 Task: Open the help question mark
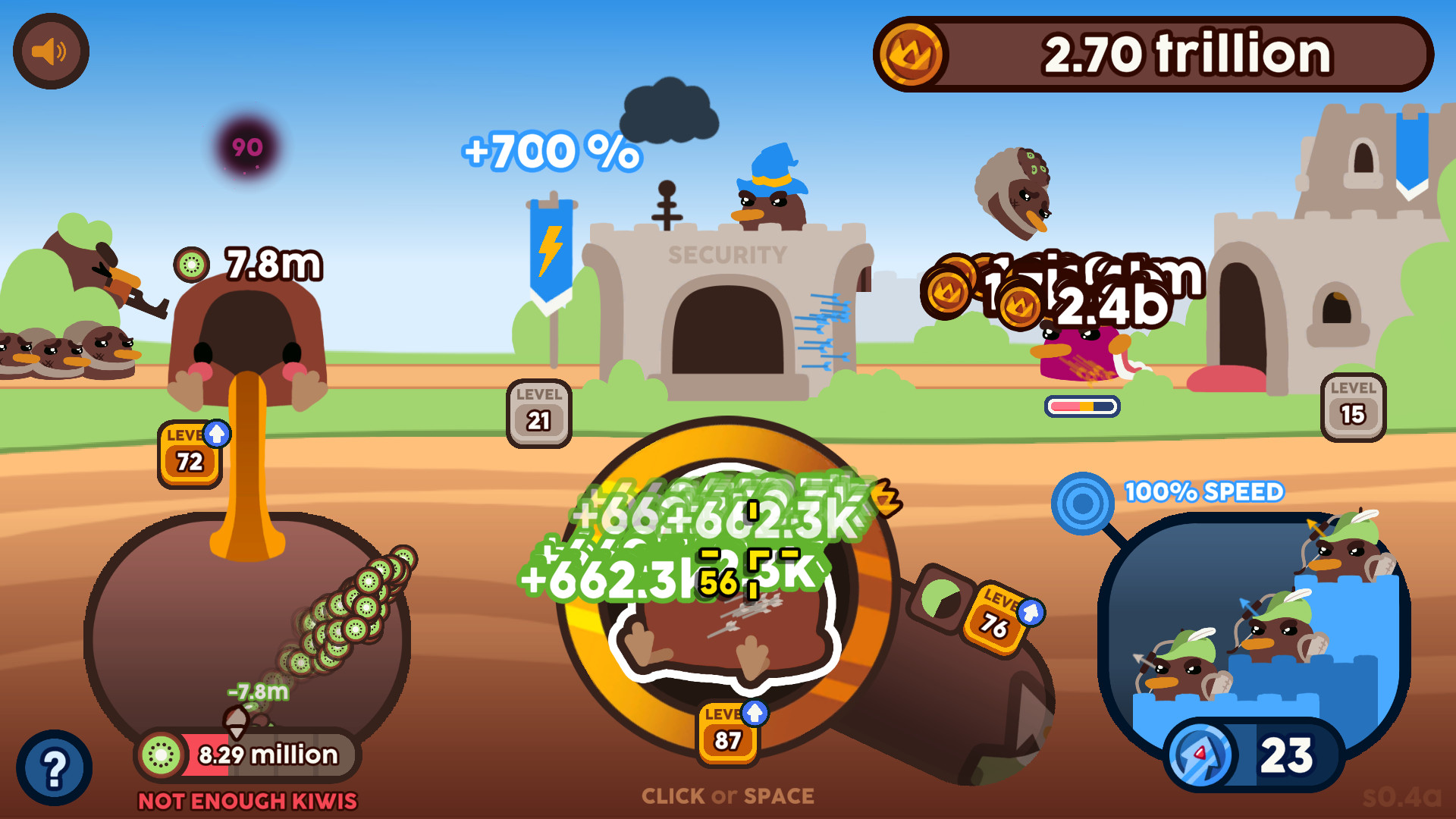(53, 767)
